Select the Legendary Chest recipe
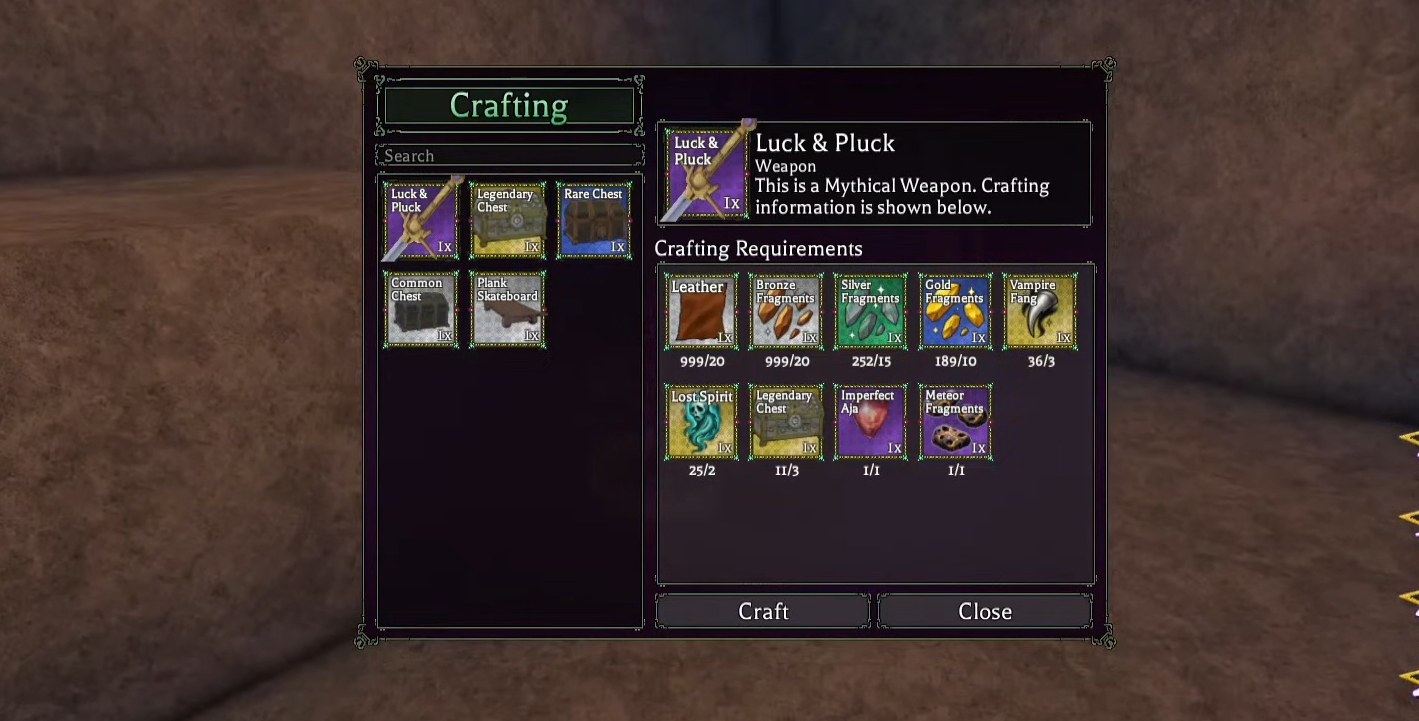Viewport: 1419px width, 721px height. [x=507, y=219]
